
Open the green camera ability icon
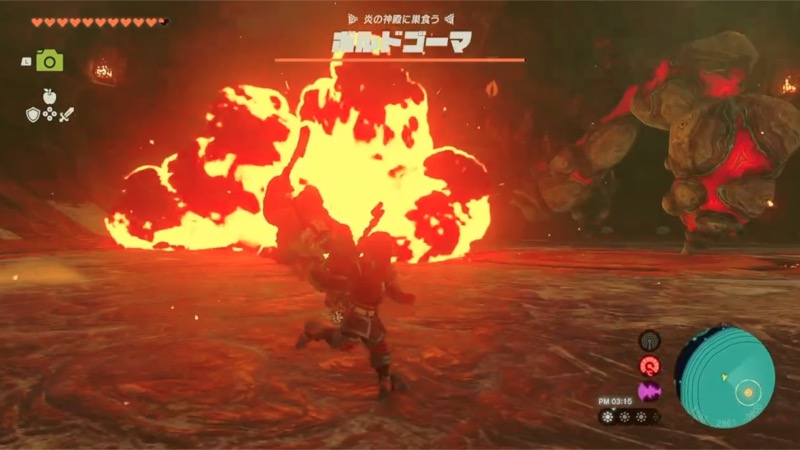point(50,61)
